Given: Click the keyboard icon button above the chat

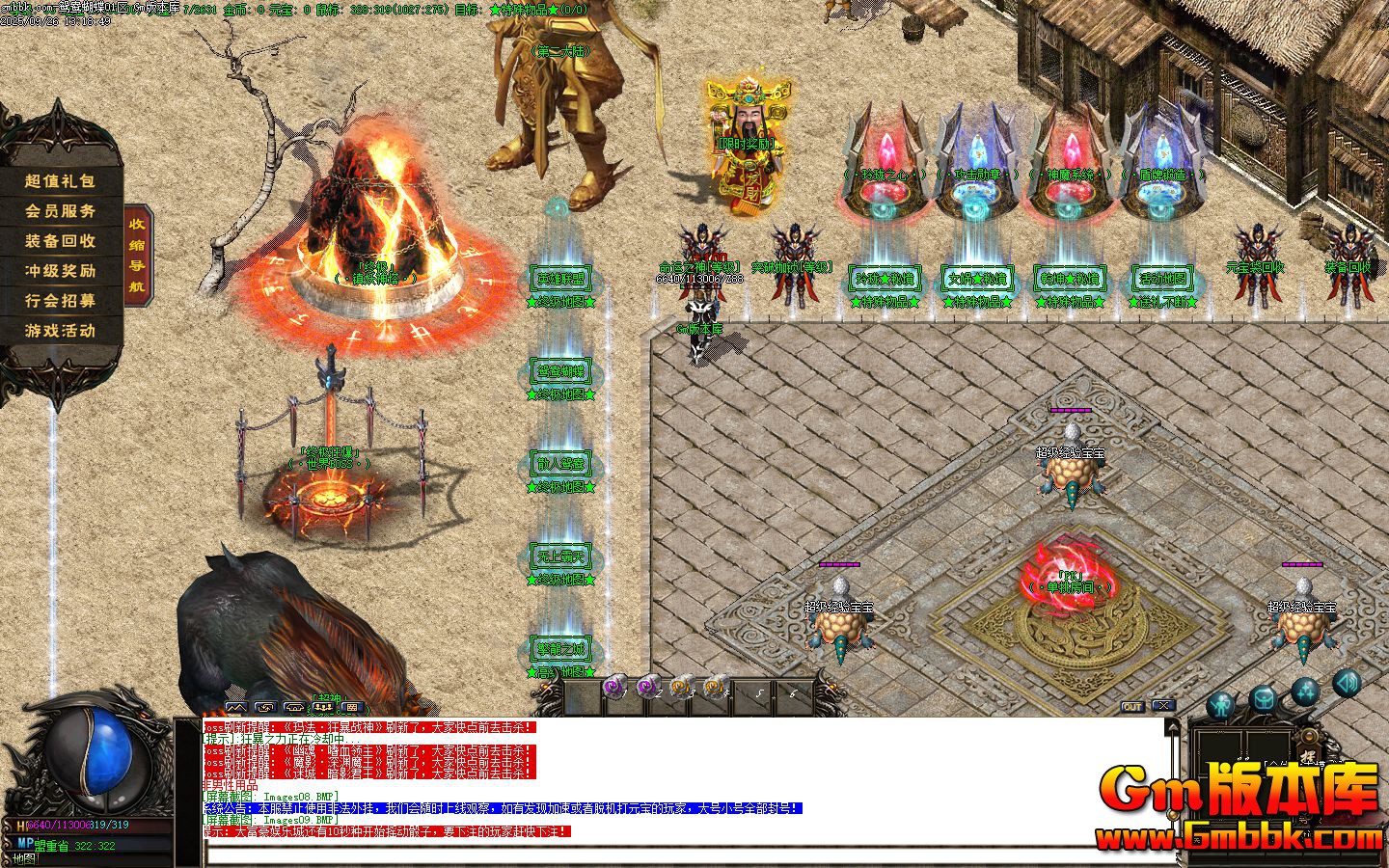Looking at the screenshot, I should tap(353, 707).
